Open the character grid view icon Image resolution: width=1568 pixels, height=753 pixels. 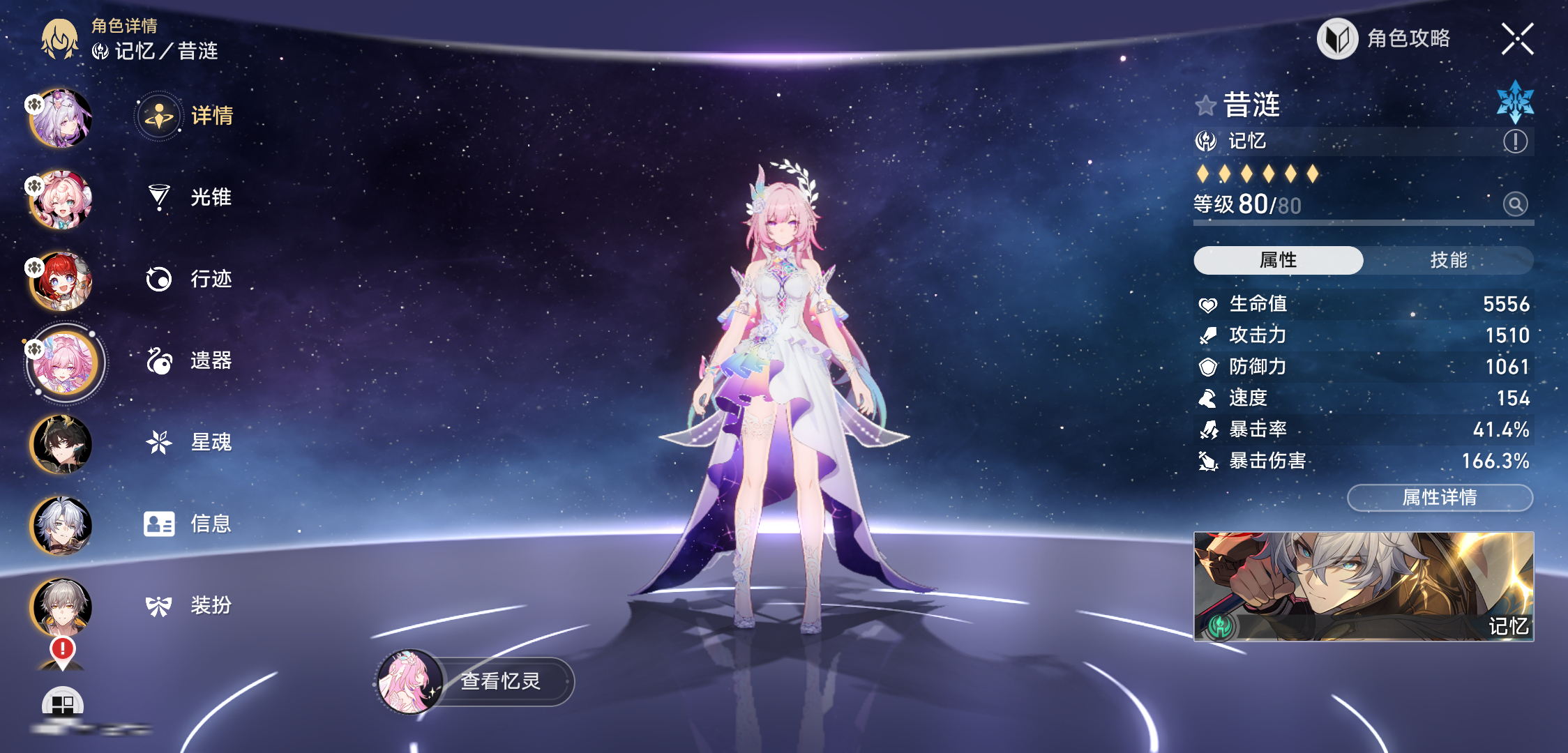[62, 704]
